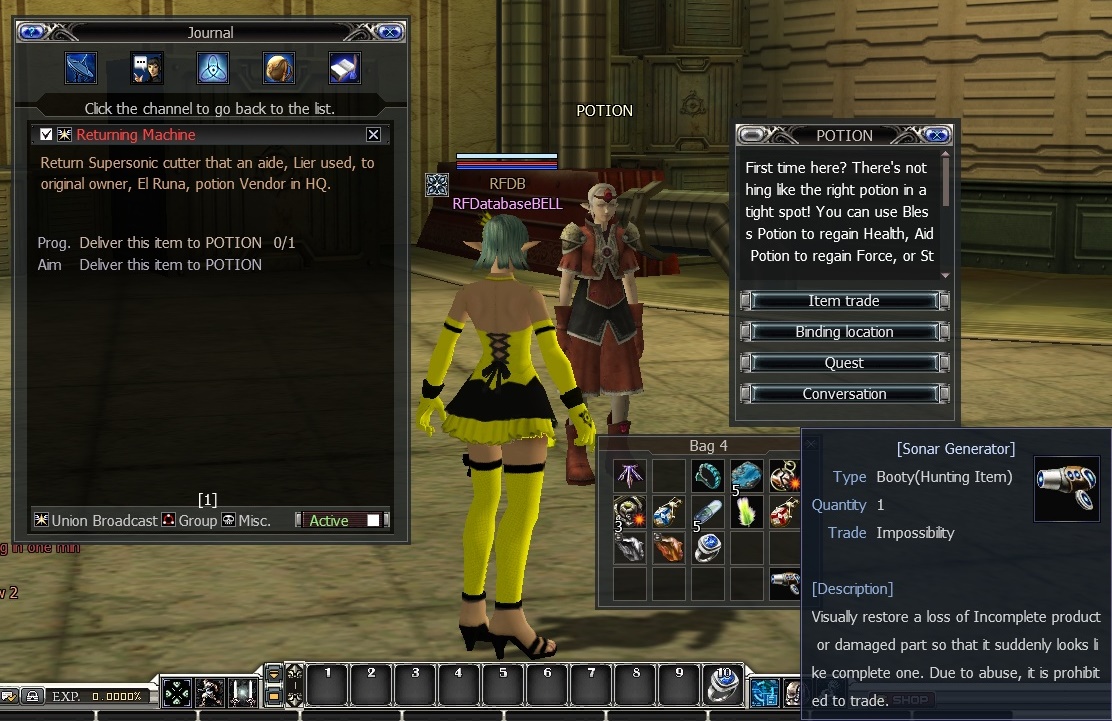Click the teal bracelet in Bag 4

click(708, 475)
